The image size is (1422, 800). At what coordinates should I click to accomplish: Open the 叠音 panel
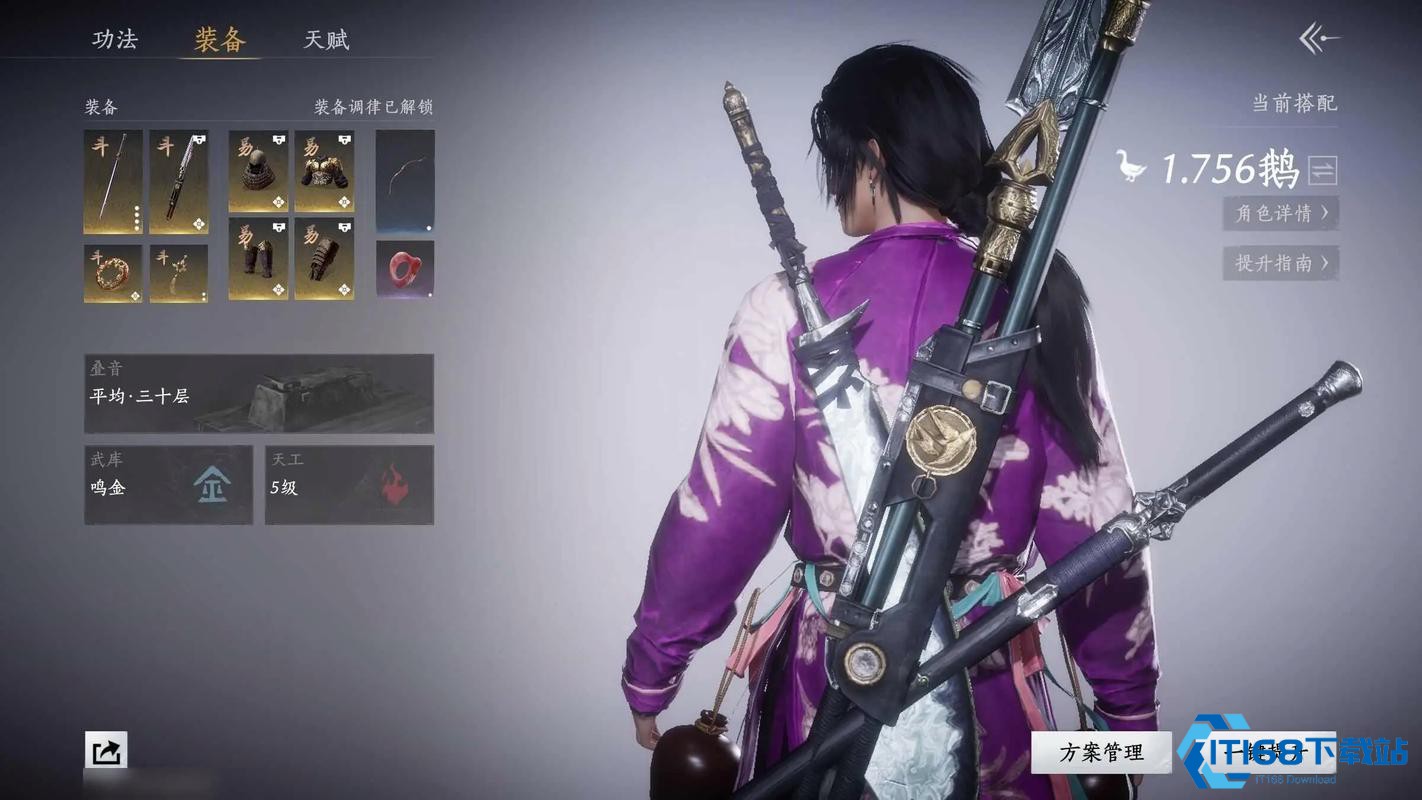259,393
